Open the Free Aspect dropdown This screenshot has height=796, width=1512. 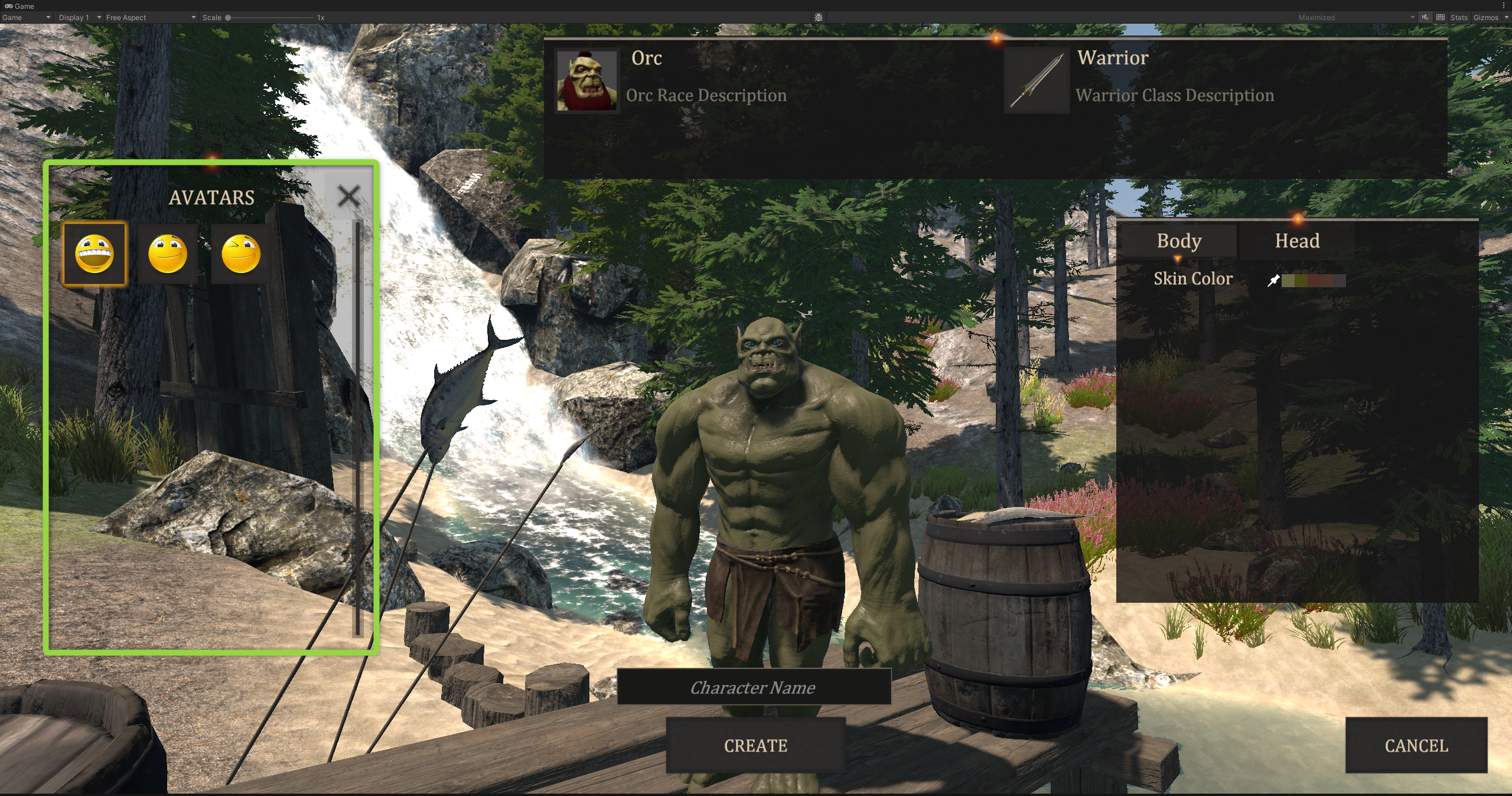pyautogui.click(x=151, y=18)
